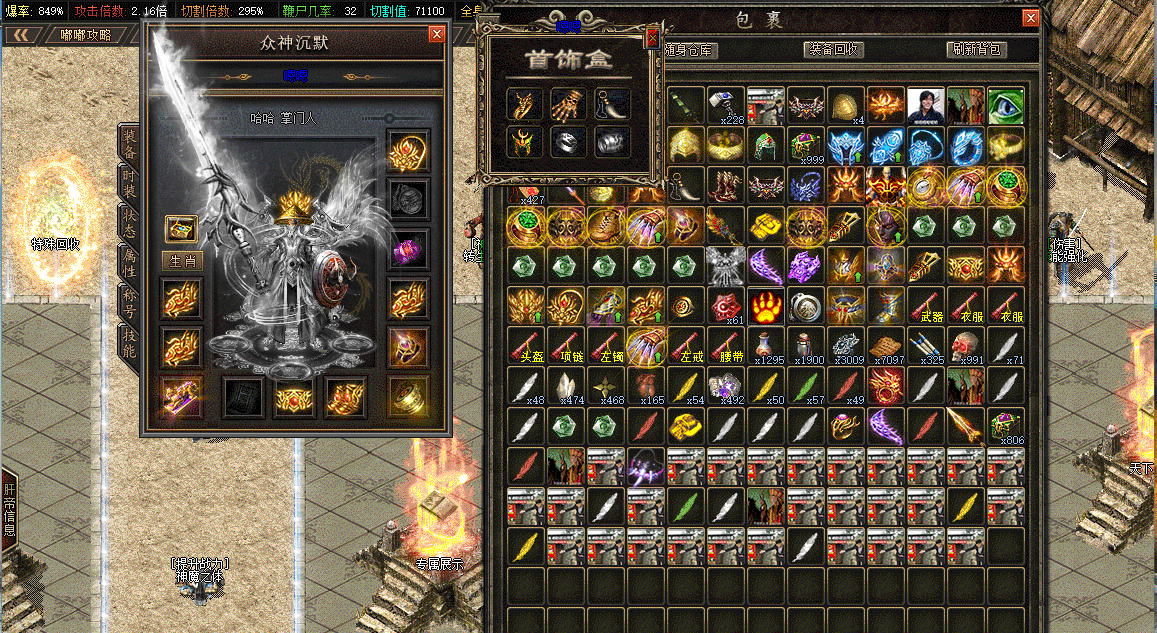
Task: Open the 装备回收 equipment recycling
Action: [832, 49]
